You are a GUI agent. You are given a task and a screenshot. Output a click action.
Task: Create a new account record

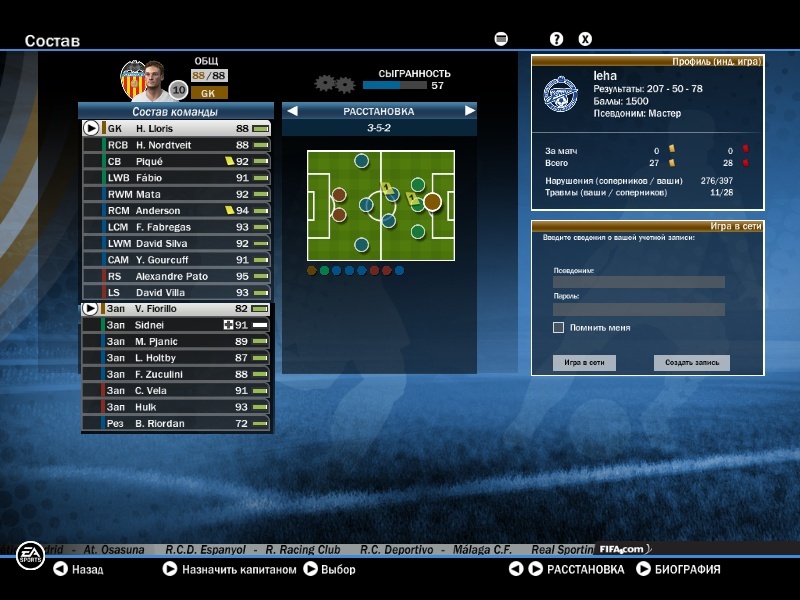(692, 363)
